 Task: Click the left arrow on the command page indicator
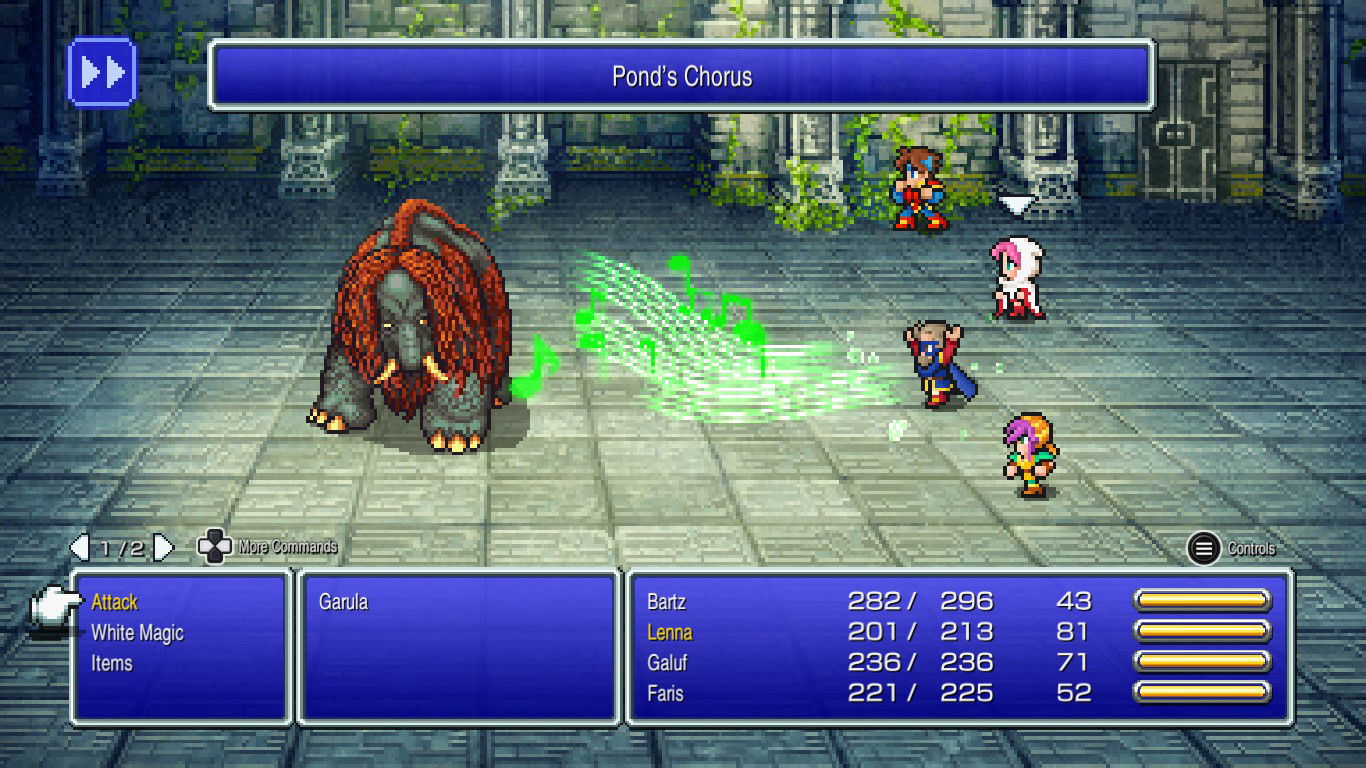pyautogui.click(x=79, y=547)
